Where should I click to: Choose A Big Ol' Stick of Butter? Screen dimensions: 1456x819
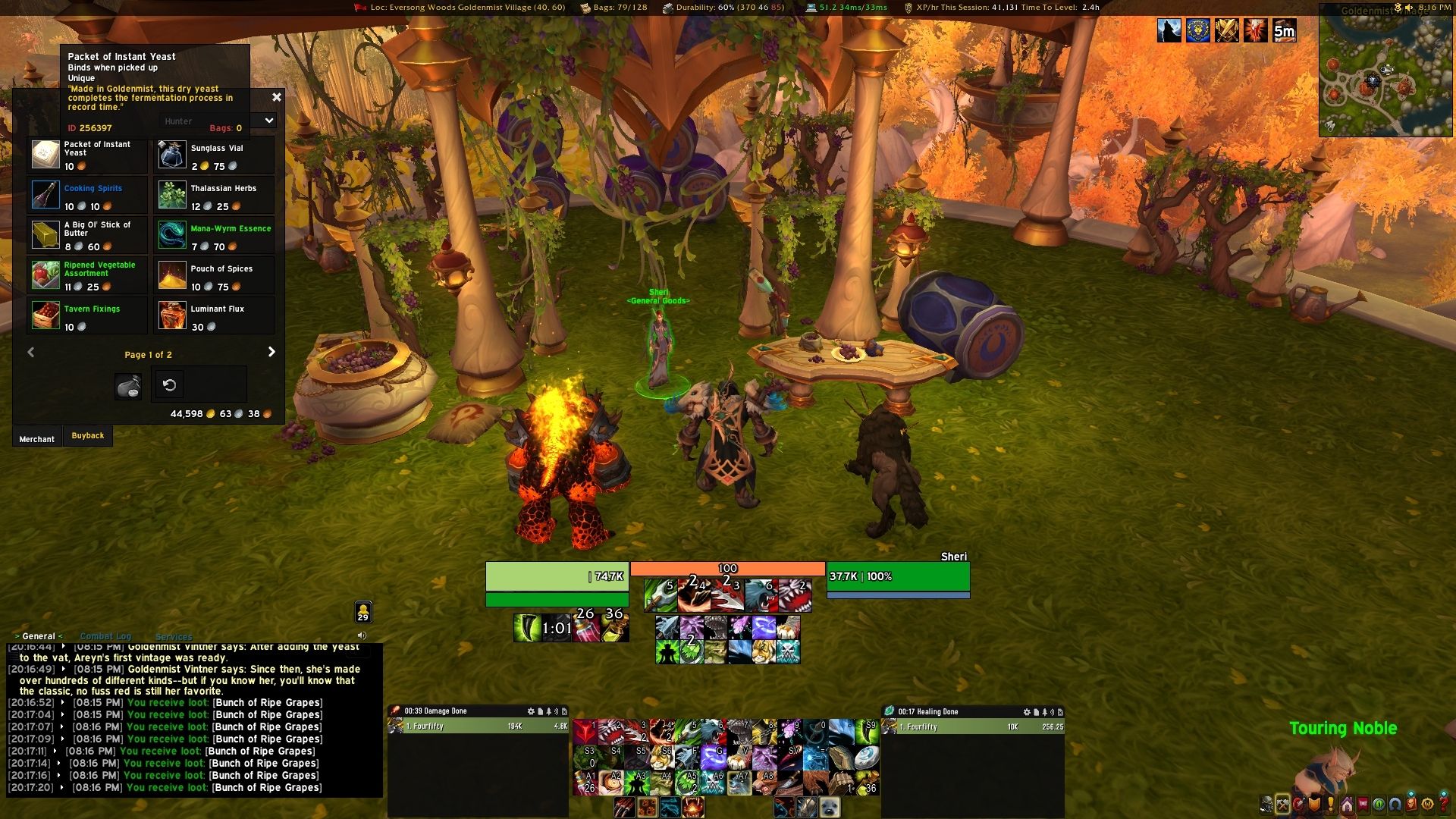pyautogui.click(x=46, y=235)
